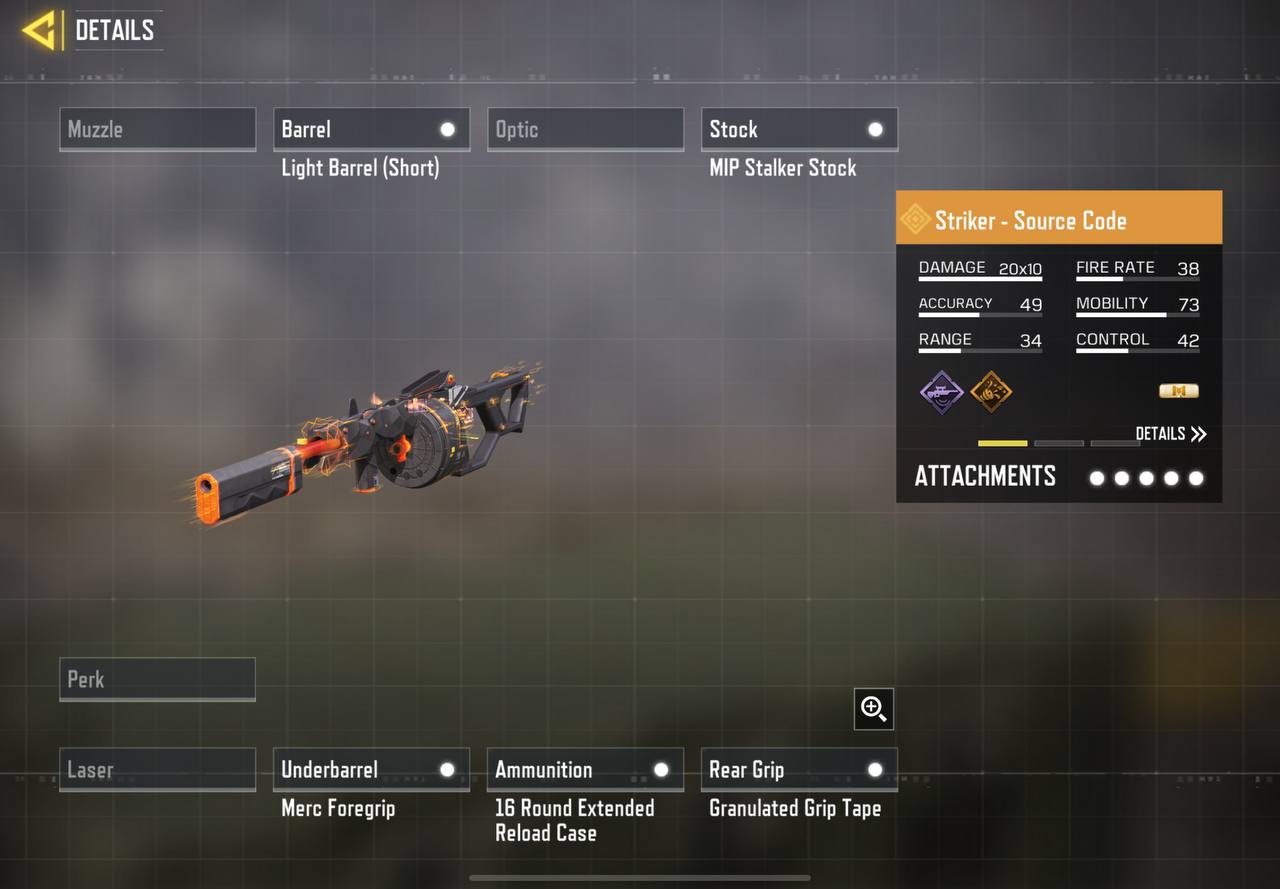
Task: Click the magnifying glass inspect button
Action: point(874,709)
